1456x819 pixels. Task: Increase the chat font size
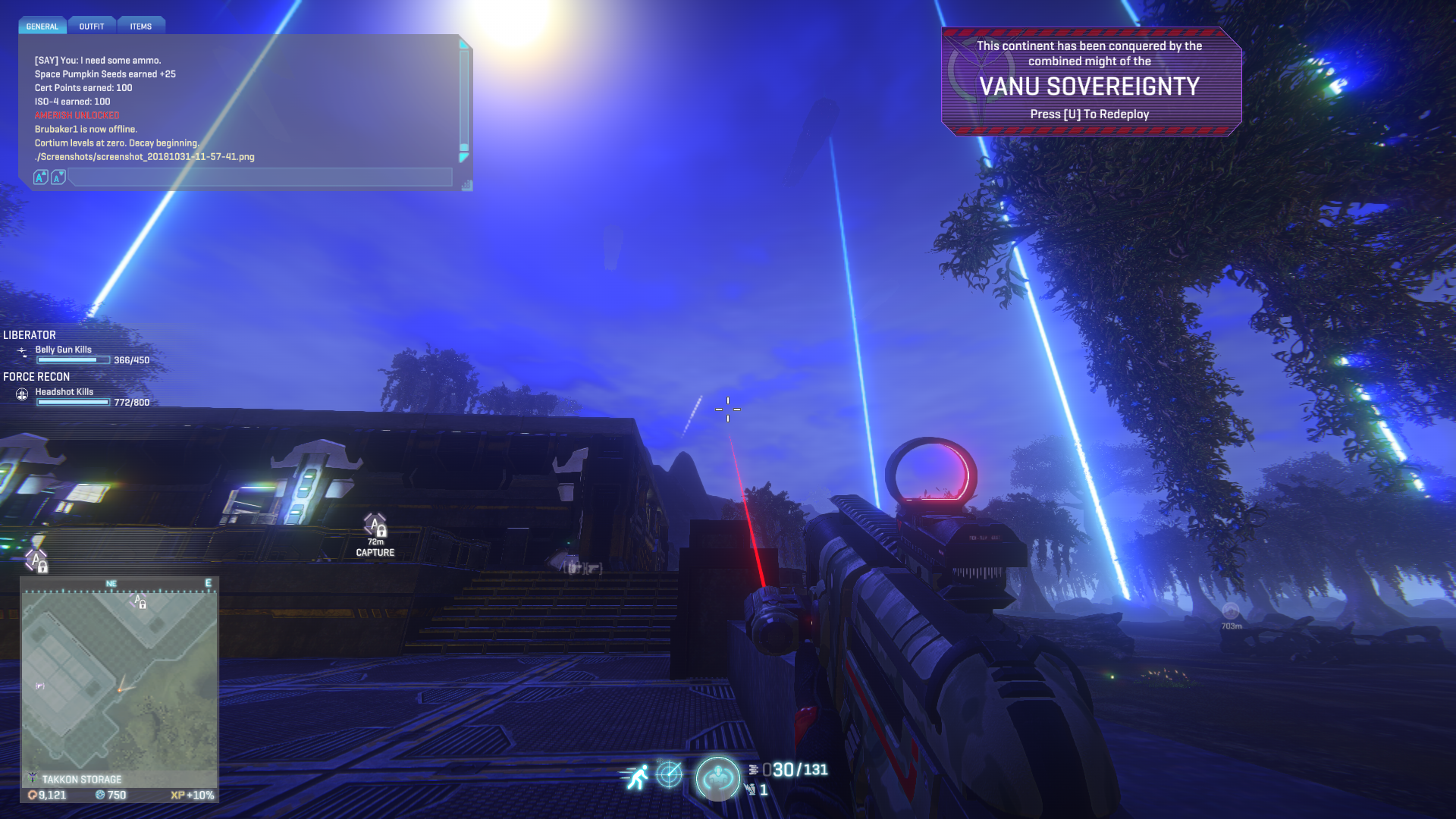[x=41, y=177]
